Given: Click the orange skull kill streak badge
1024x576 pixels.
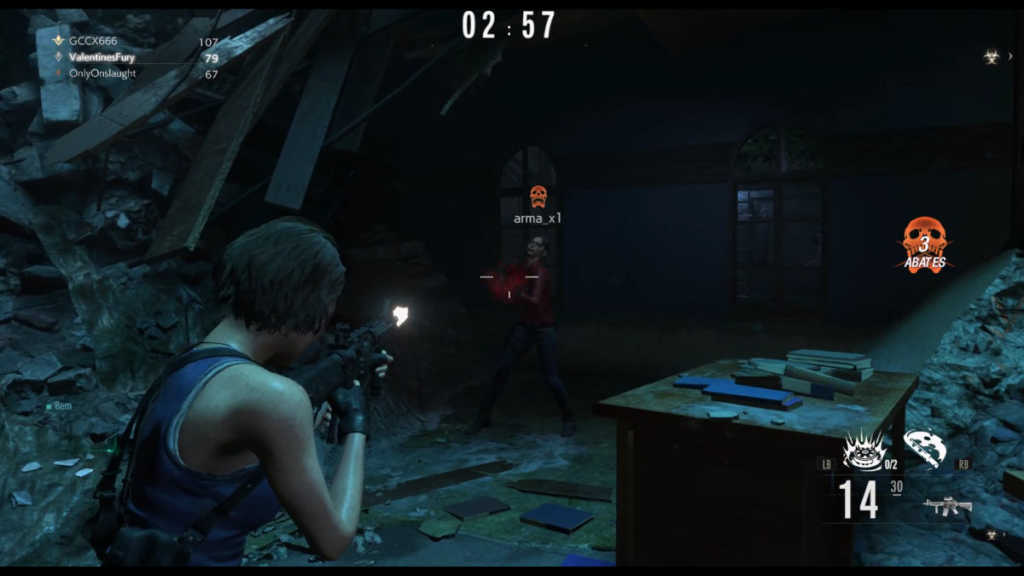Looking at the screenshot, I should pyautogui.click(x=924, y=243).
